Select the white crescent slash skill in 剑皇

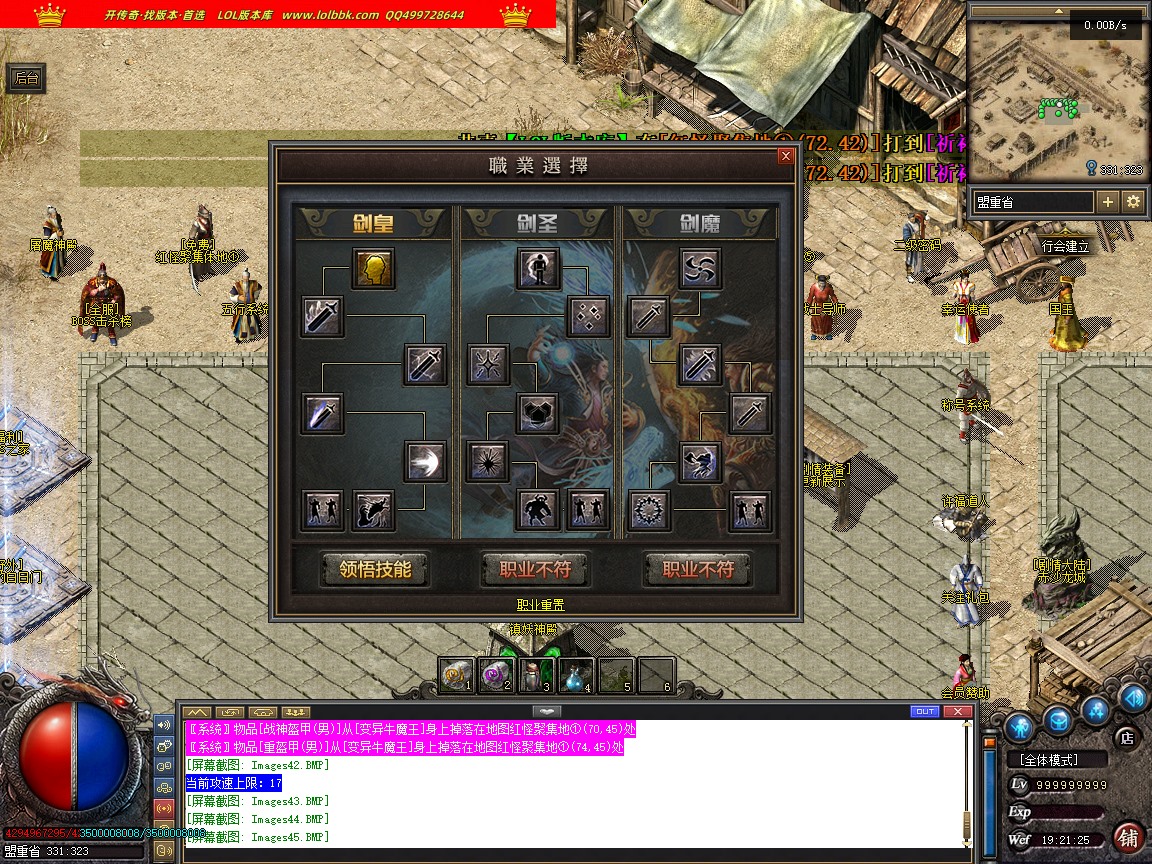[x=425, y=461]
